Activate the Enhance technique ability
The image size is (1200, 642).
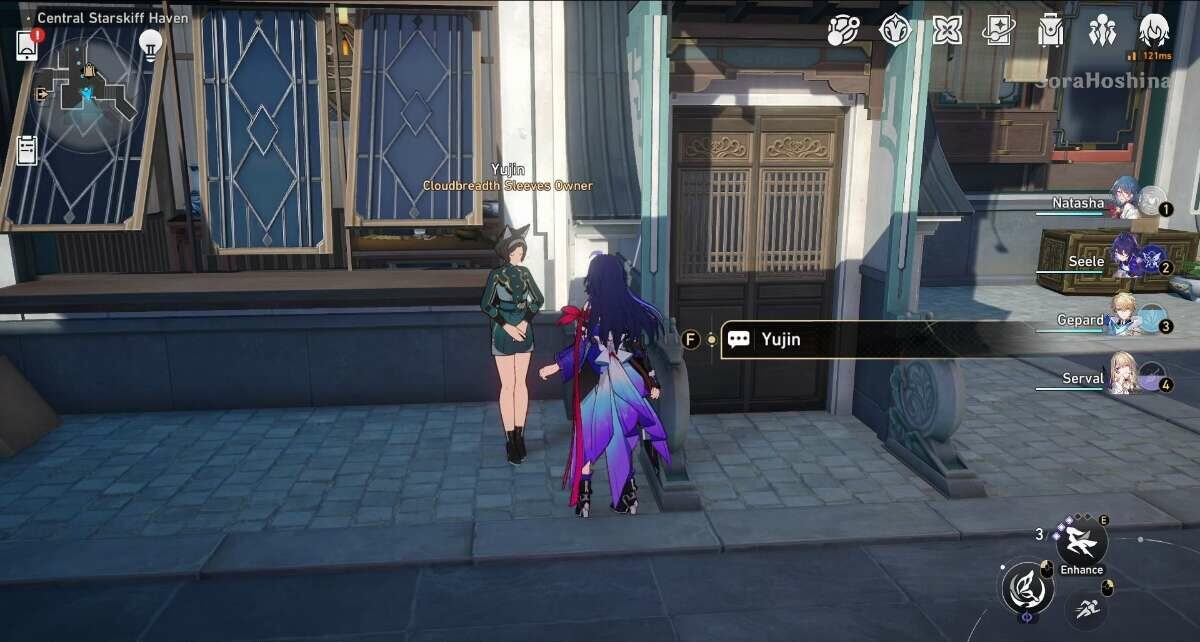[1081, 544]
